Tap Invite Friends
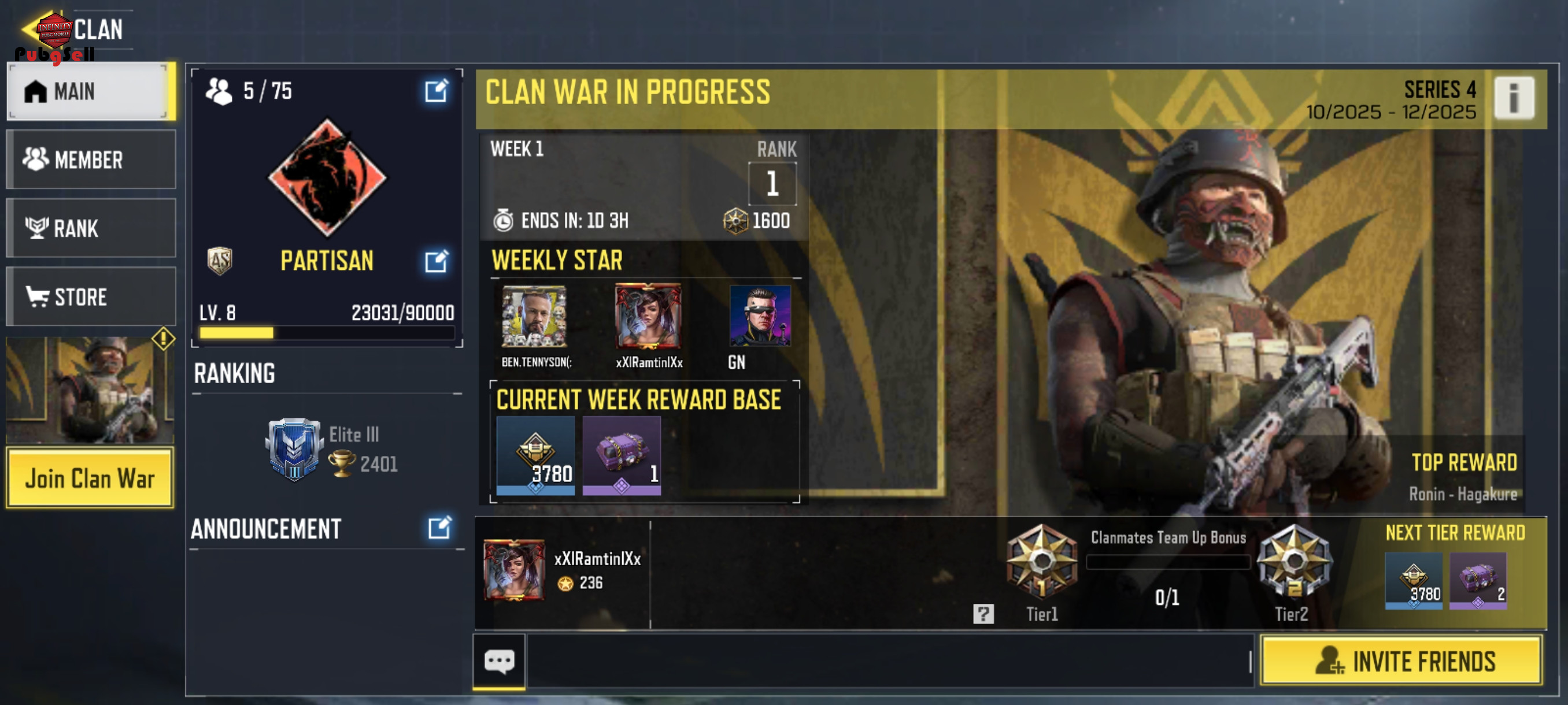Screen dimensions: 1568x705 pyautogui.click(x=1401, y=661)
